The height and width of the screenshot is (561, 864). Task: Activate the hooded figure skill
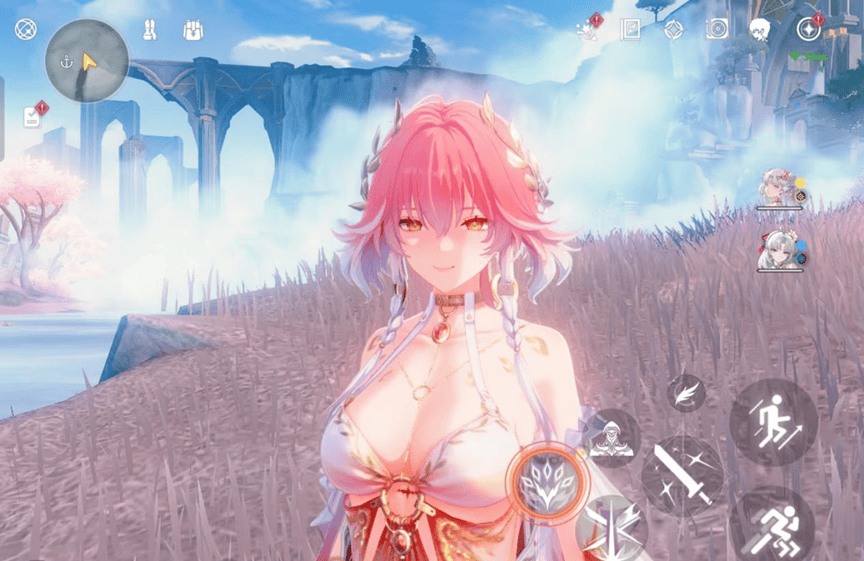pyautogui.click(x=610, y=438)
